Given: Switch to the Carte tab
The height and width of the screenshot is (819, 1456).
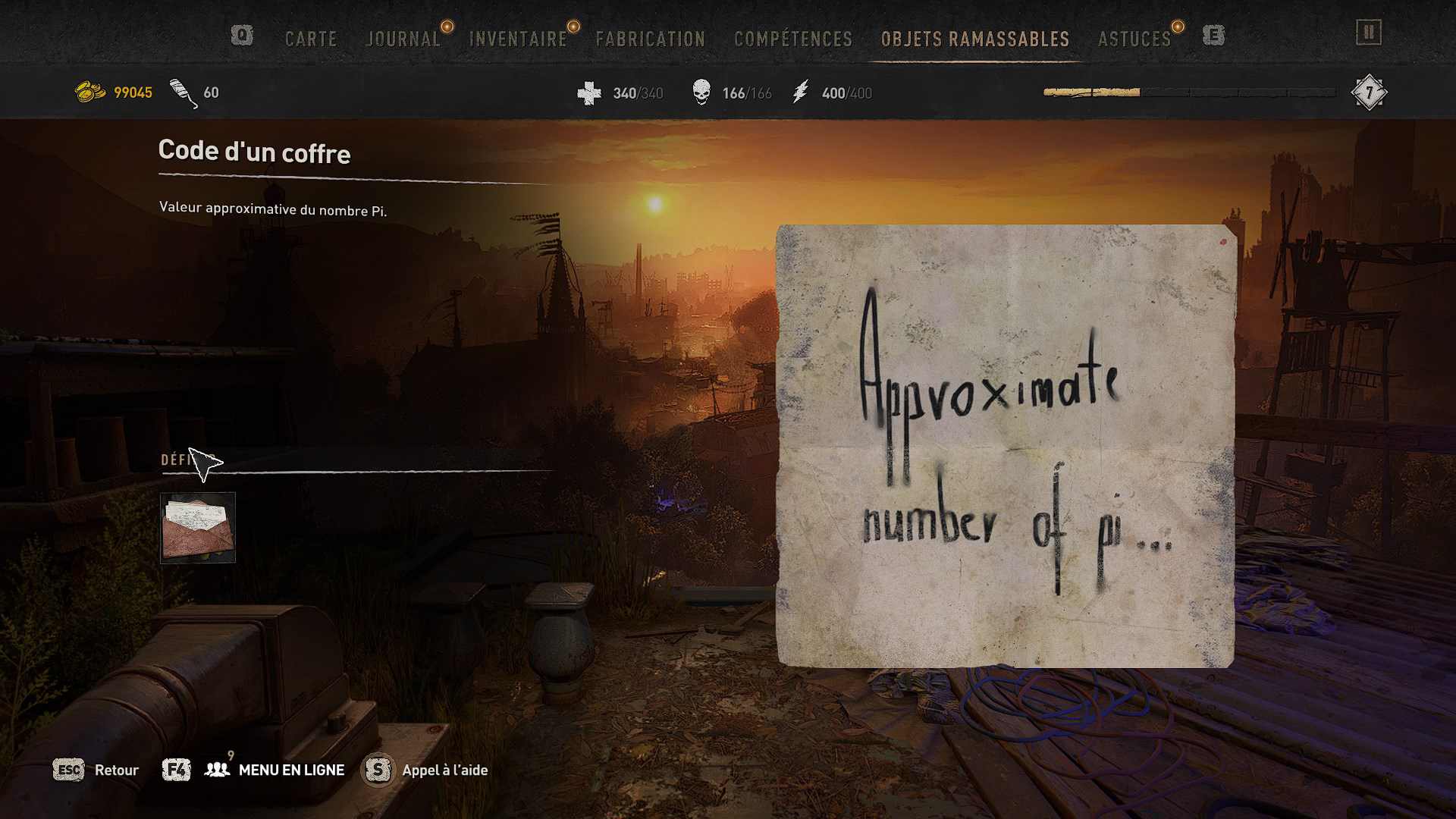Looking at the screenshot, I should 311,39.
